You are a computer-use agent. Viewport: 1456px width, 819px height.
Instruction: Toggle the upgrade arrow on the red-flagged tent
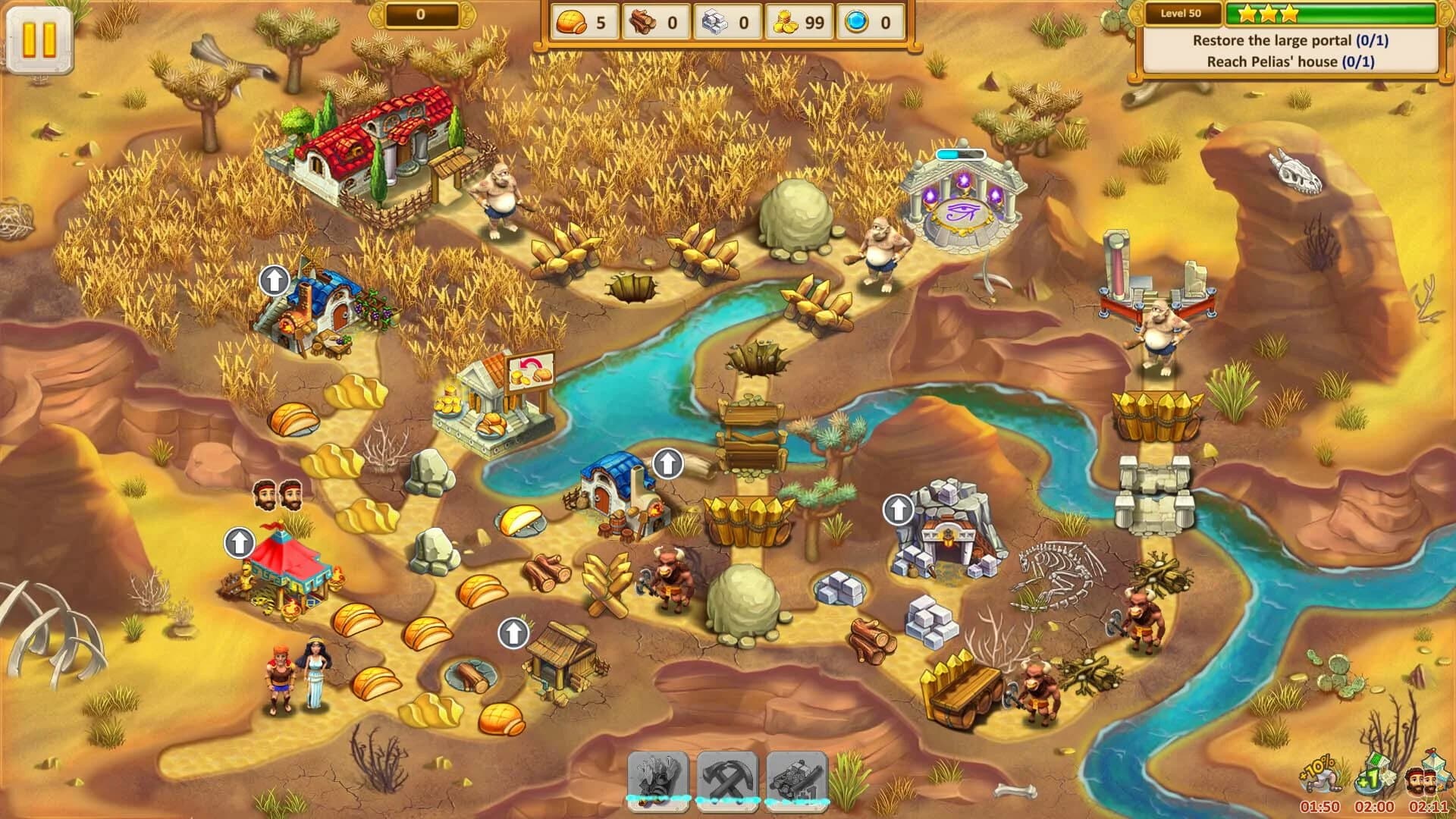(241, 541)
